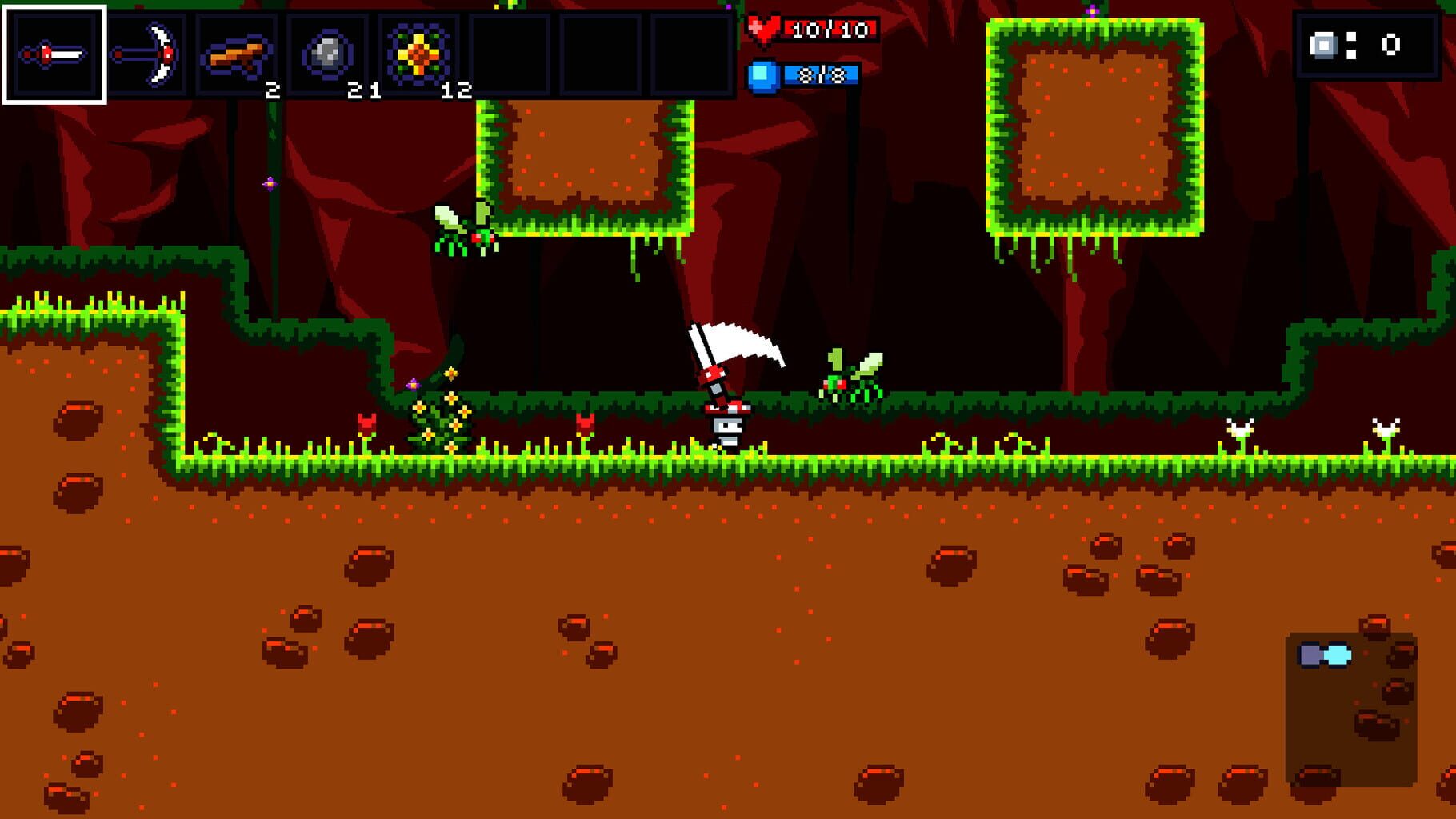1456x819 pixels.
Task: Select the last empty hotbar slot
Action: [691, 54]
